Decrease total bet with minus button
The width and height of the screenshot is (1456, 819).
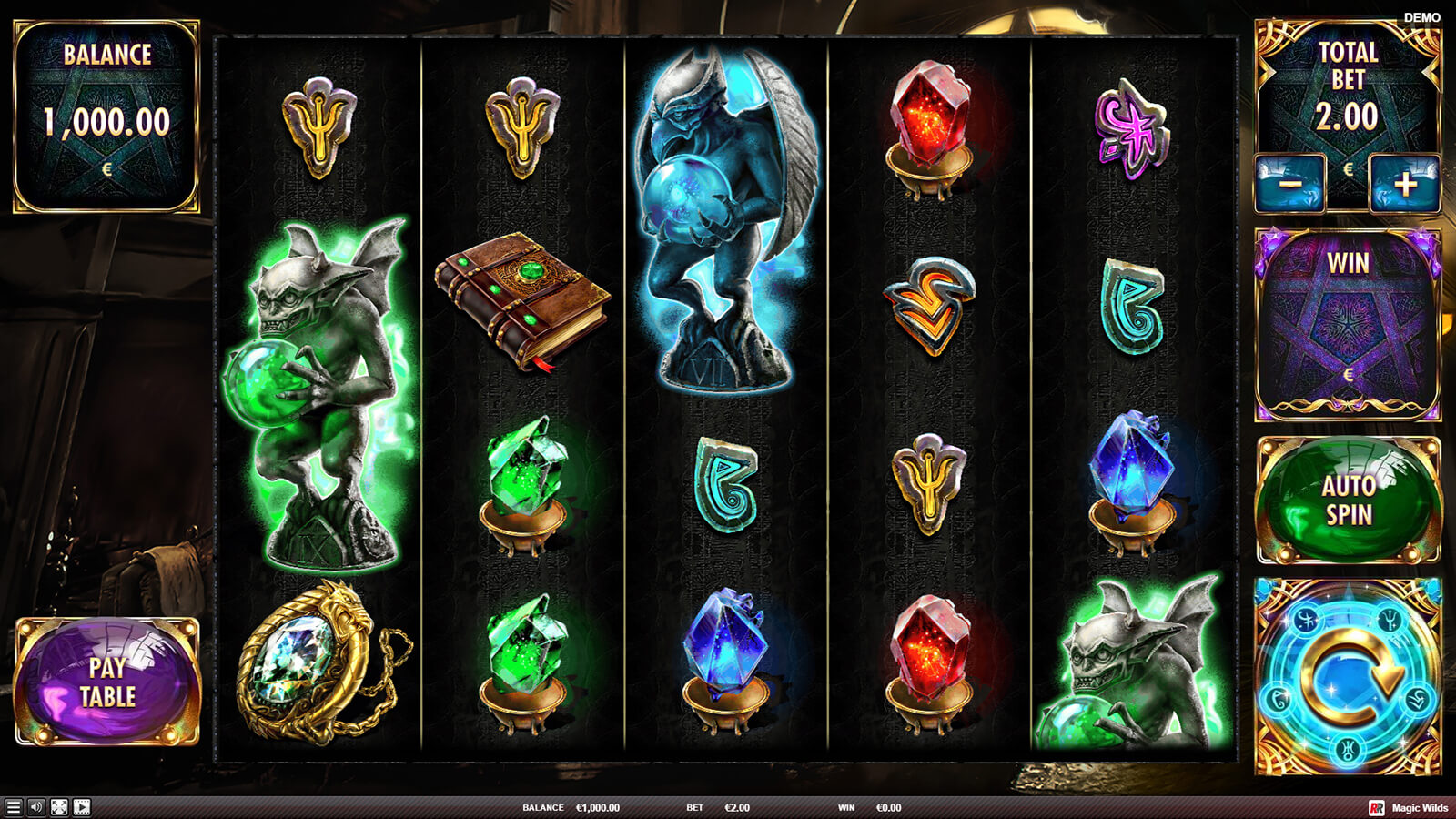point(1290,183)
